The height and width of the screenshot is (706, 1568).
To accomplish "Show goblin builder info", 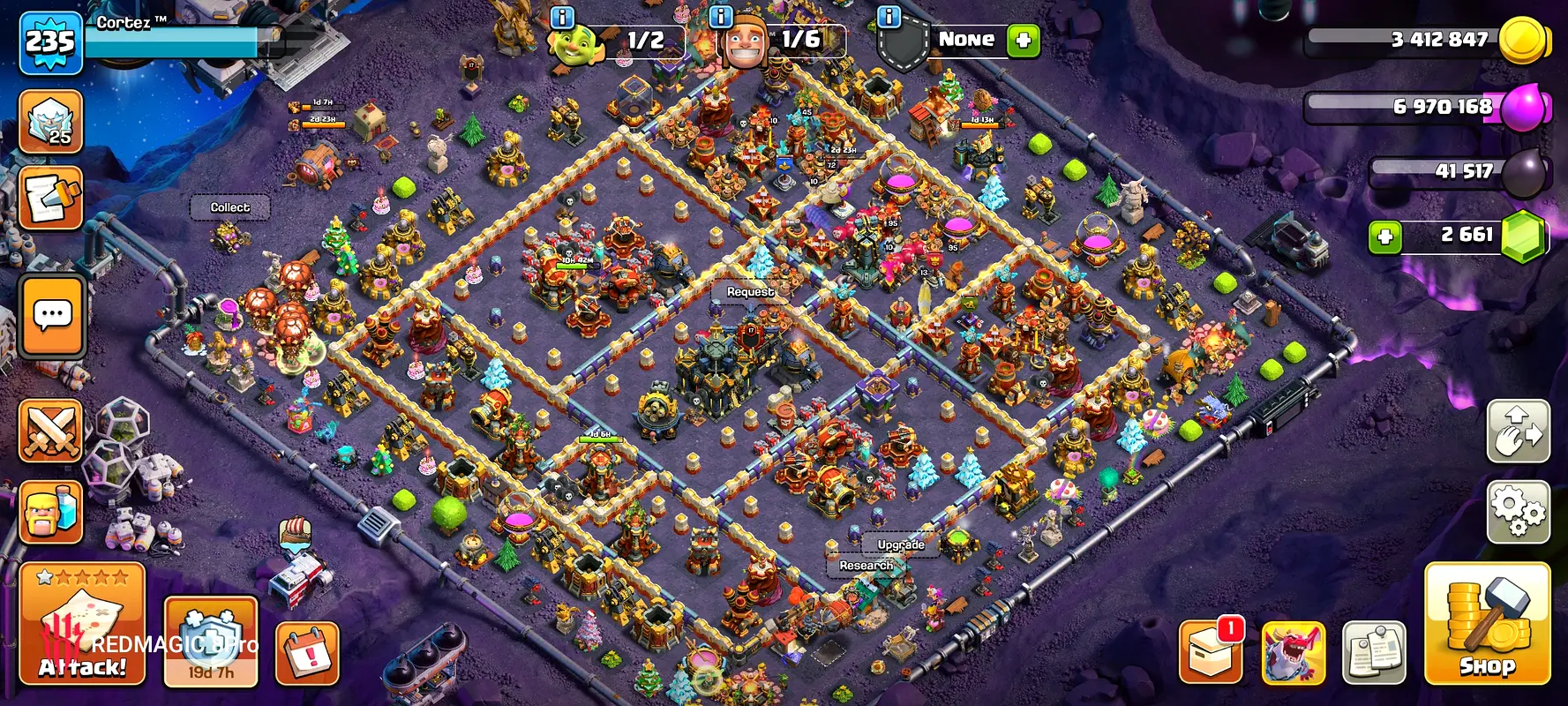I will [x=562, y=17].
